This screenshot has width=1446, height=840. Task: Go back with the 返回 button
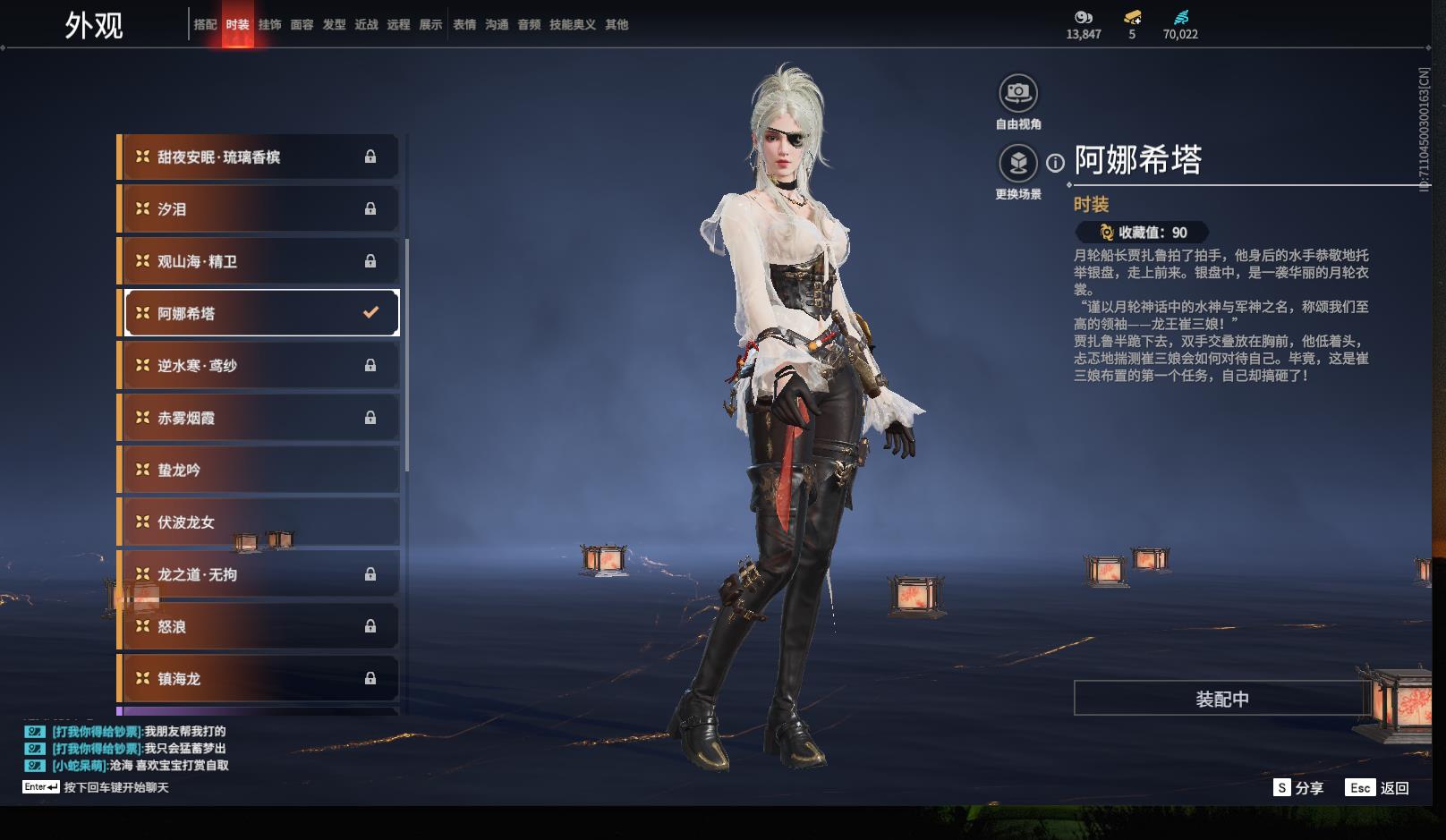1394,788
